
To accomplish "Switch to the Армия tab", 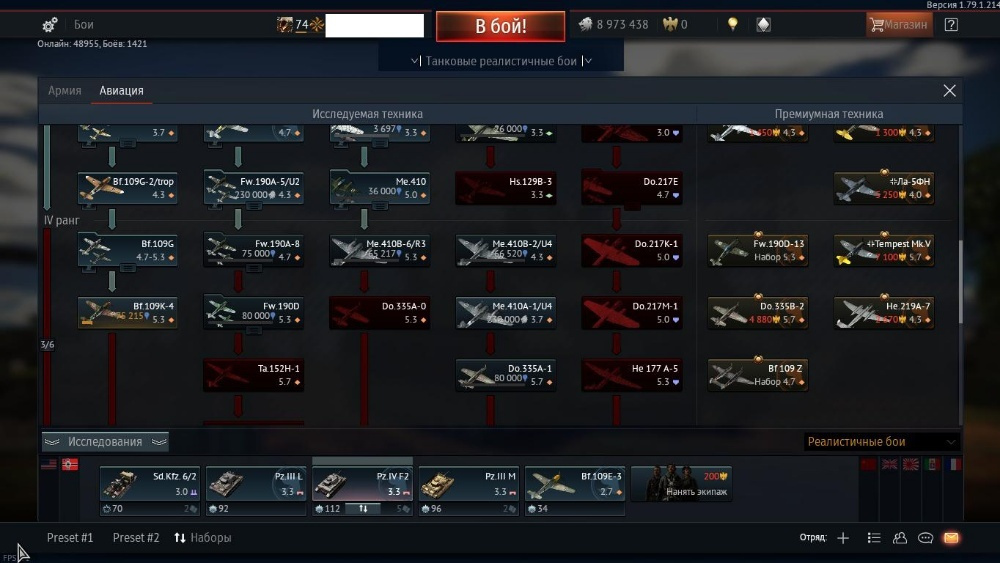I will coord(65,91).
